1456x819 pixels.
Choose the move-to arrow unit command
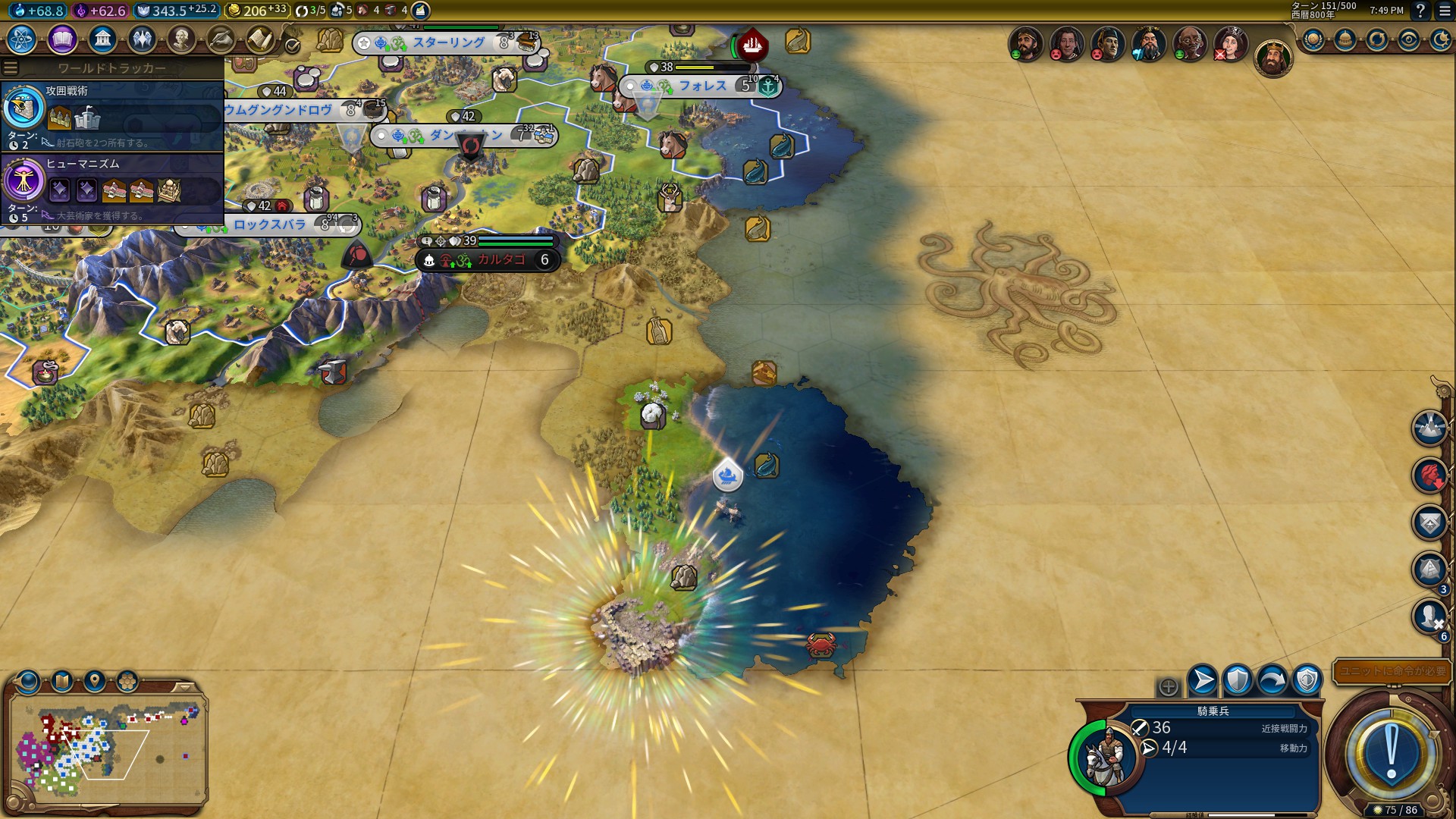(x=1203, y=680)
